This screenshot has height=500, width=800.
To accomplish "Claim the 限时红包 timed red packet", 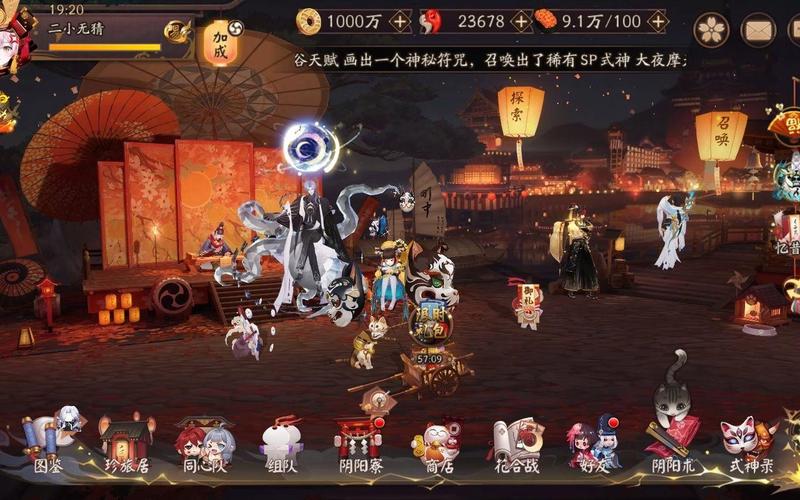I will (431, 322).
